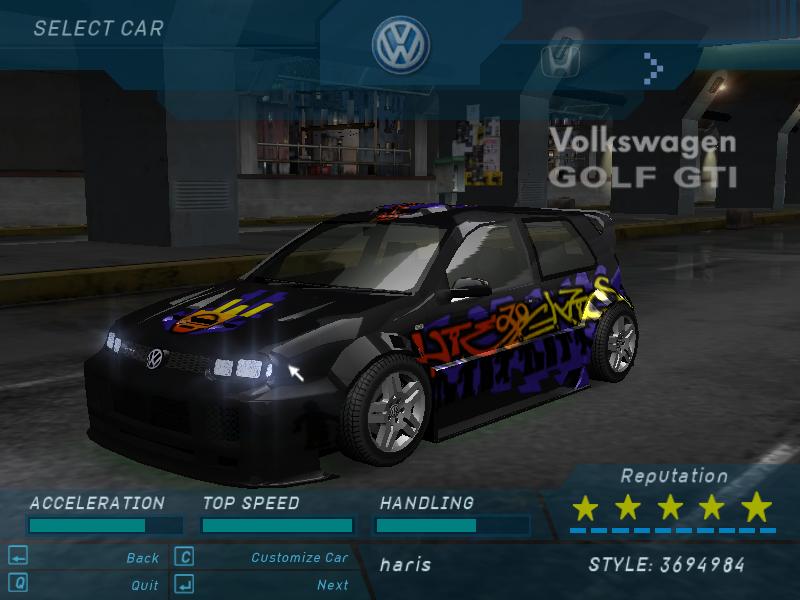Go back using the Back option
Screen dimensions: 800x600
(142, 558)
